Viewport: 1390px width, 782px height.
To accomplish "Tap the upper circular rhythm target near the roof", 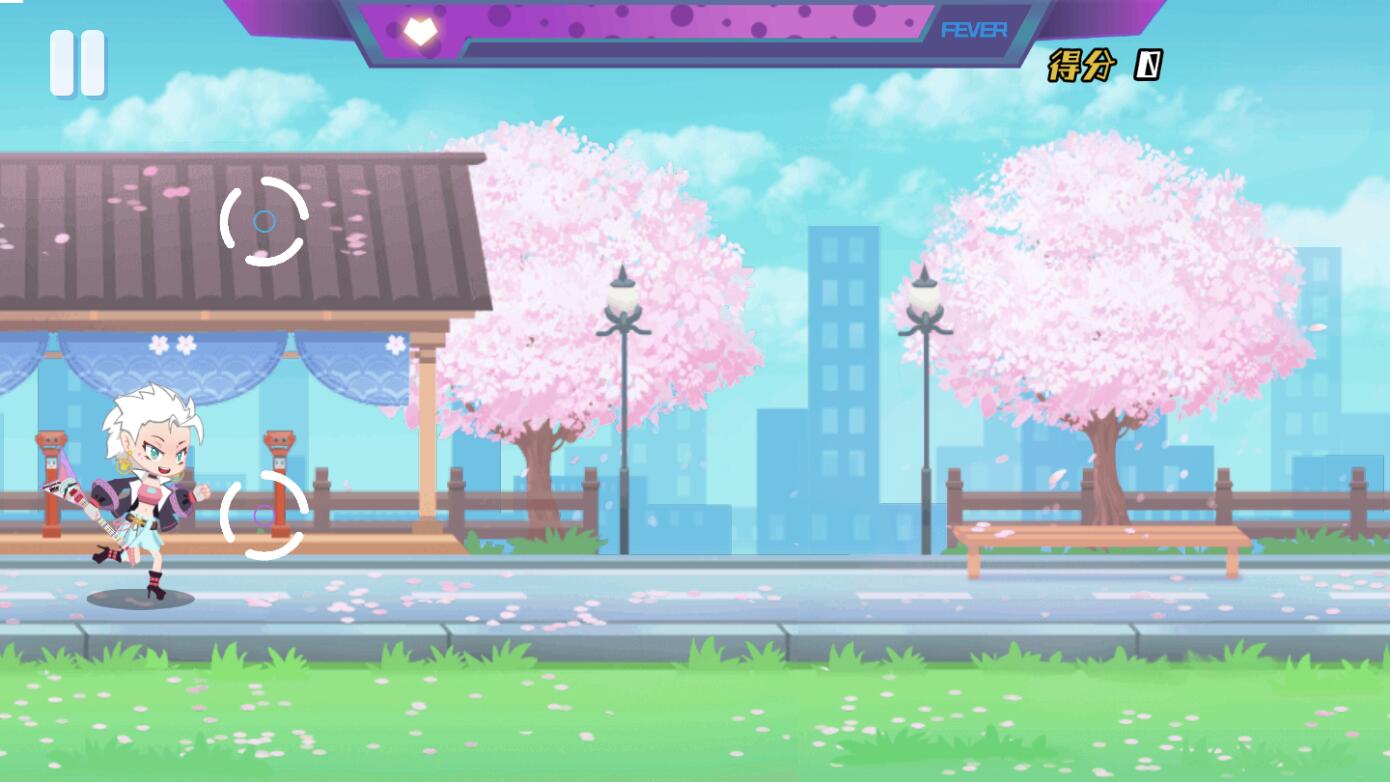I will pos(266,220).
